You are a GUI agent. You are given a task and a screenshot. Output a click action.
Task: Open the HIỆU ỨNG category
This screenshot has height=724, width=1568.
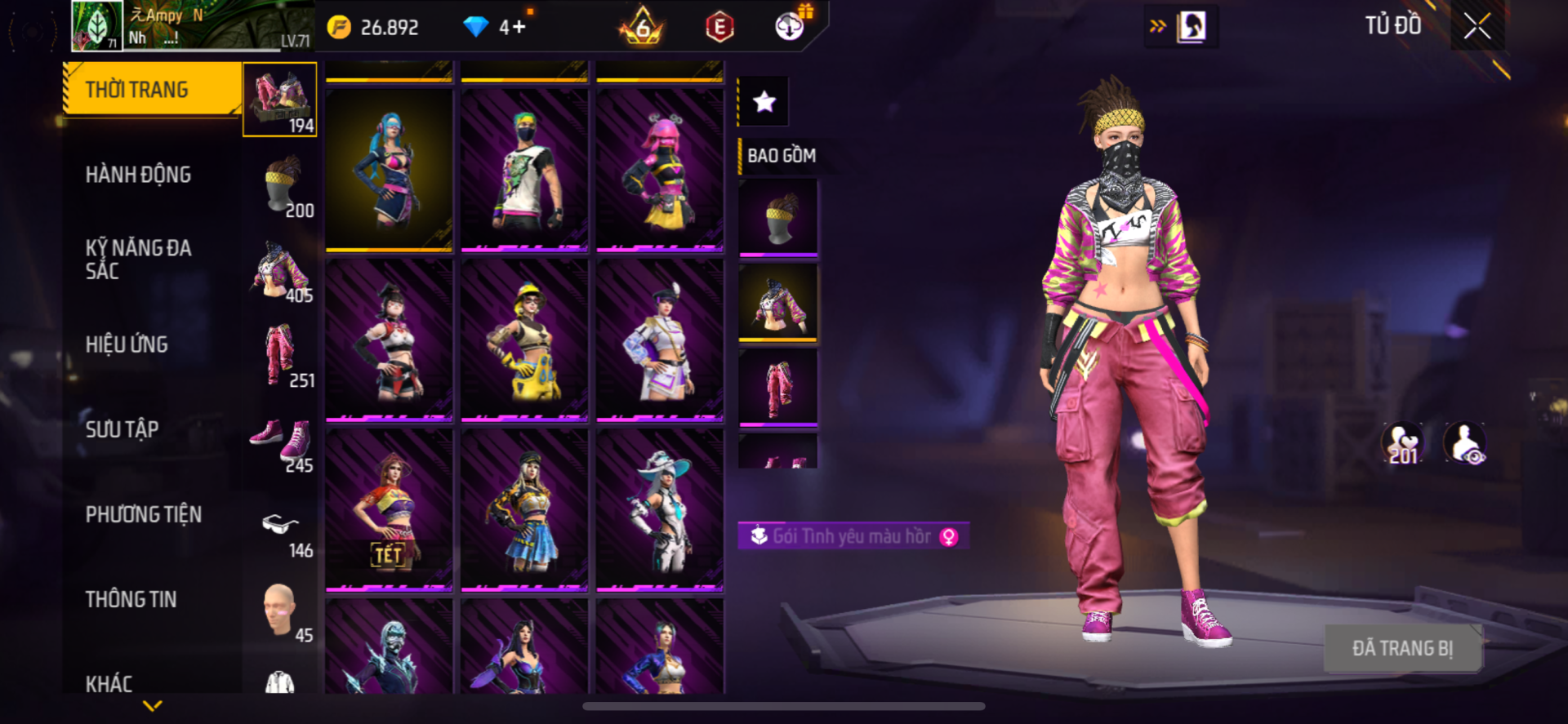127,344
